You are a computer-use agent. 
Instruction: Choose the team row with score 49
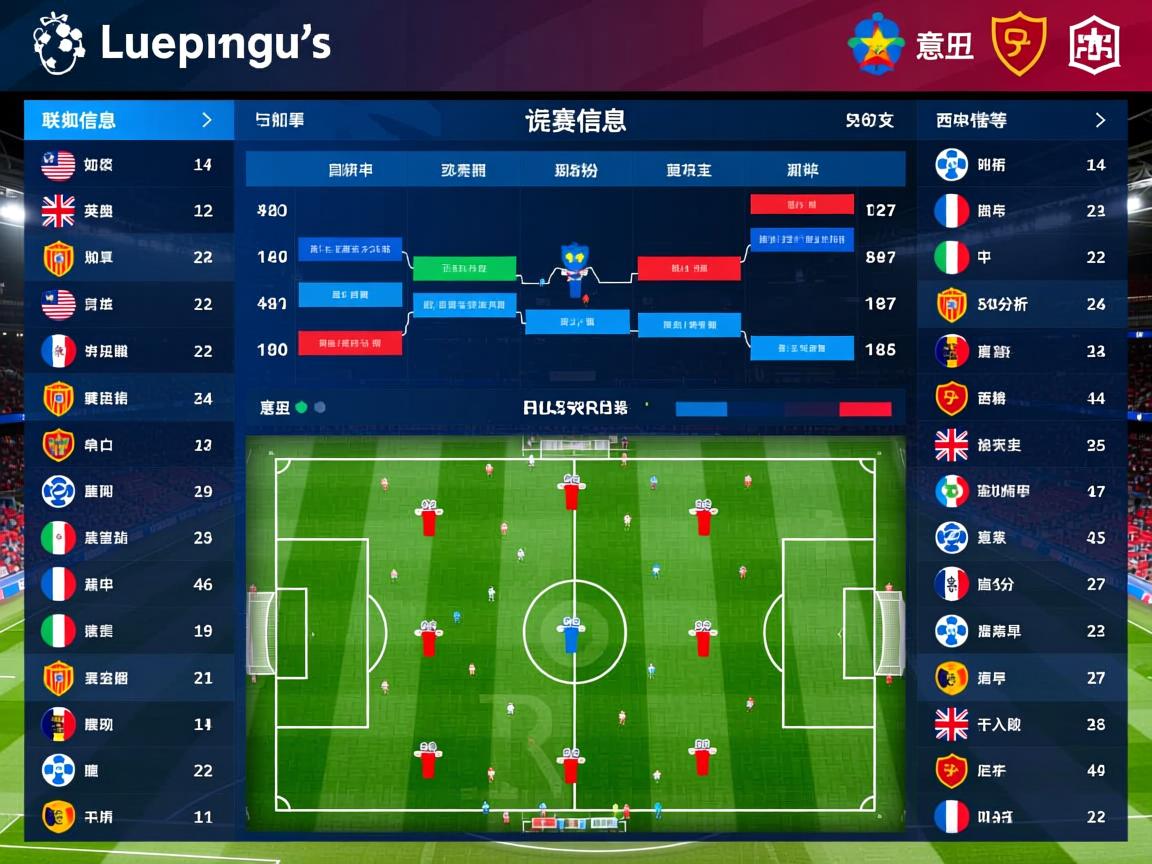click(x=1022, y=771)
